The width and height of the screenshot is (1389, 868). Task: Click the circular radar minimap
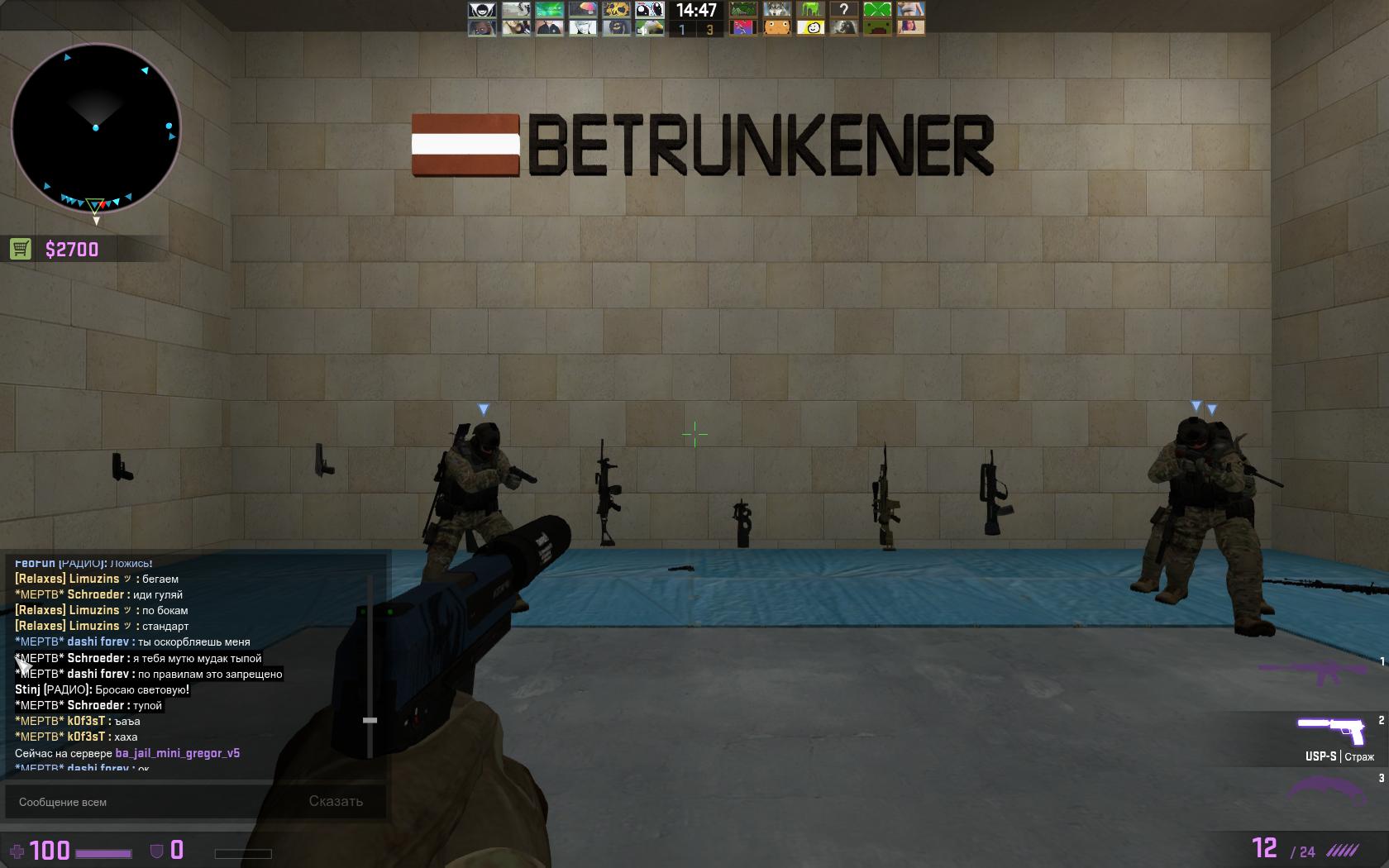96,129
